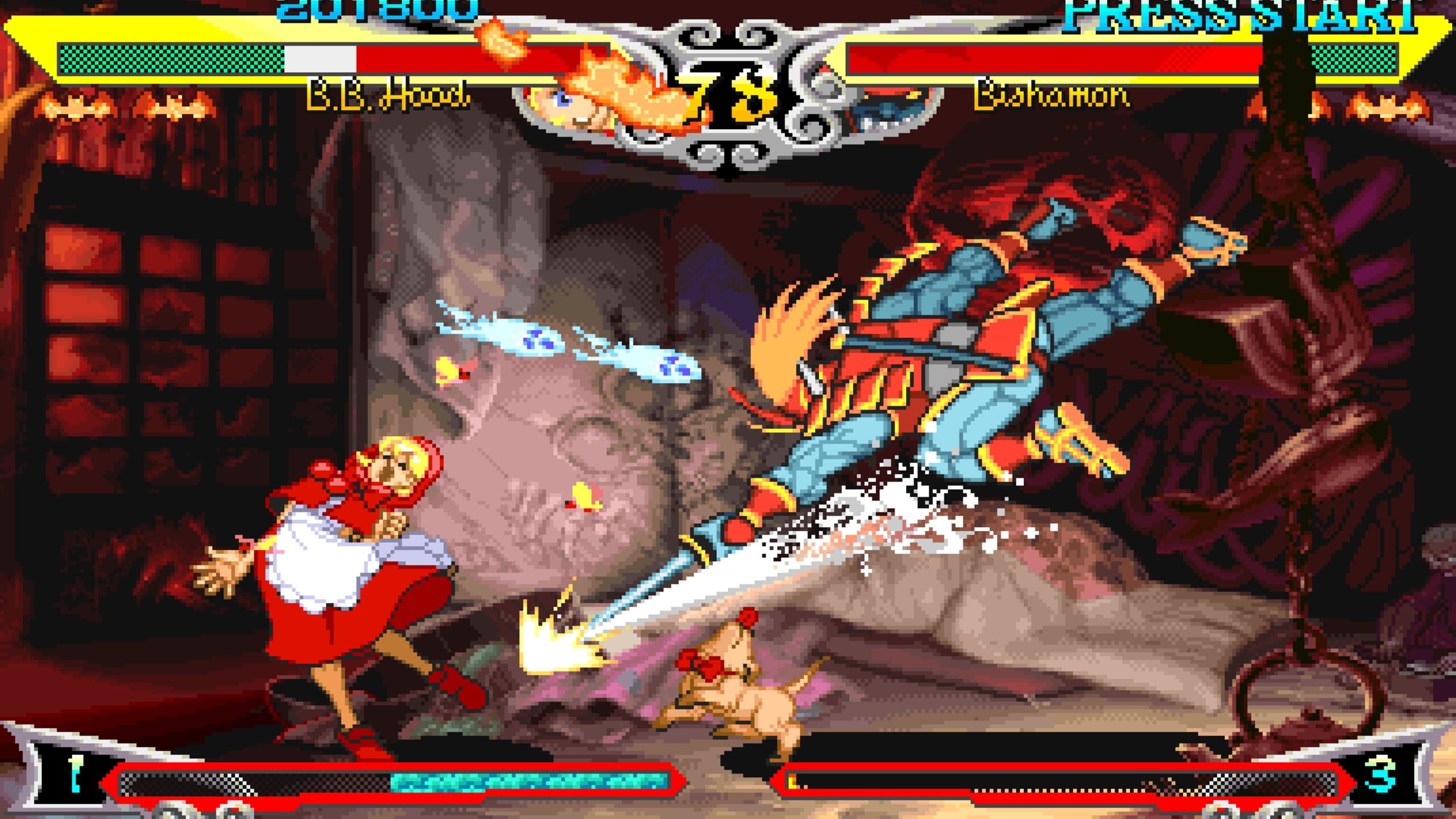Image resolution: width=1456 pixels, height=819 pixels.
Task: Click the B.B. Hood name label
Action: [387, 97]
